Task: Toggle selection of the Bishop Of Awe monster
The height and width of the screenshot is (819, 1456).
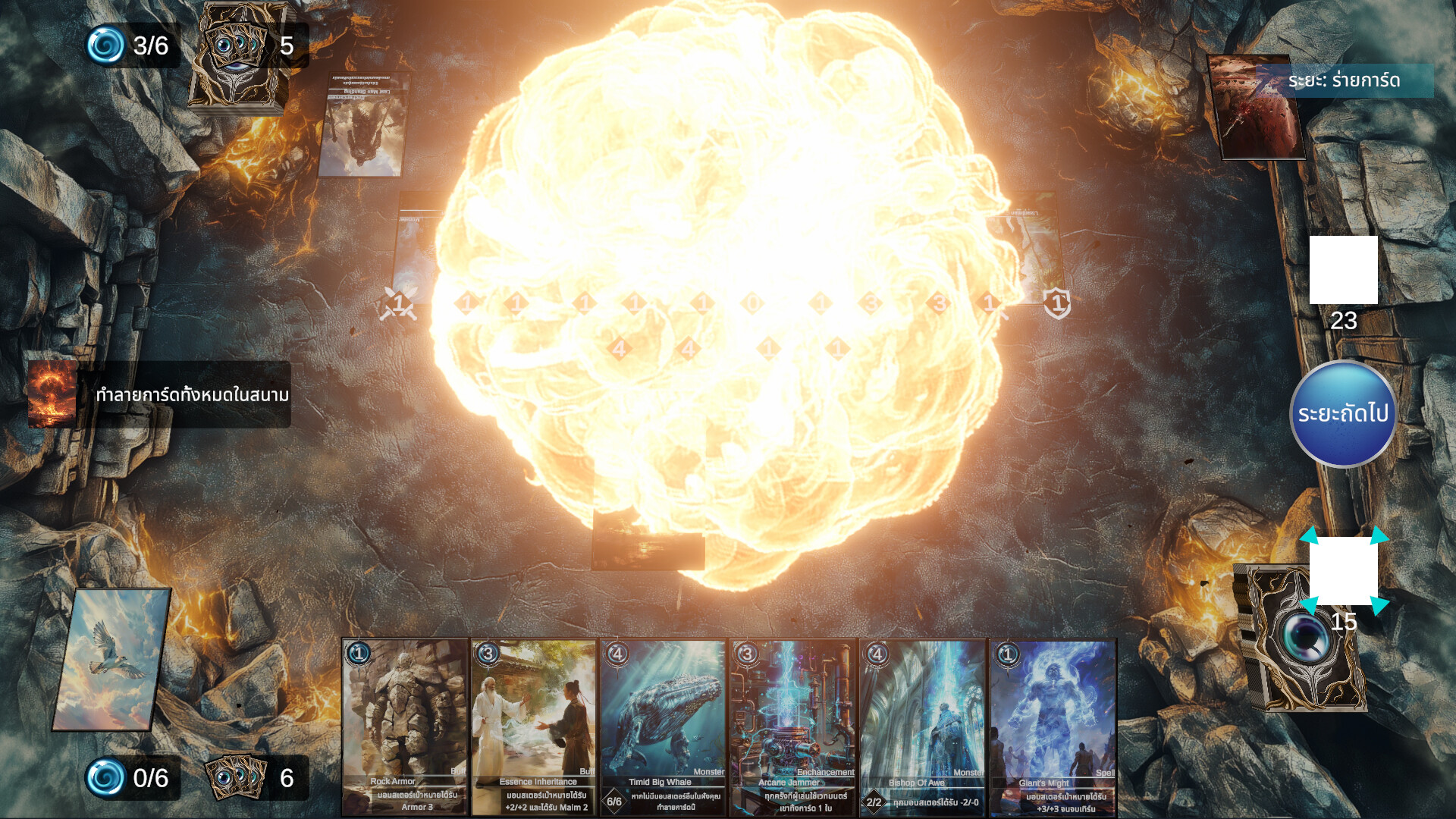Action: [921, 720]
